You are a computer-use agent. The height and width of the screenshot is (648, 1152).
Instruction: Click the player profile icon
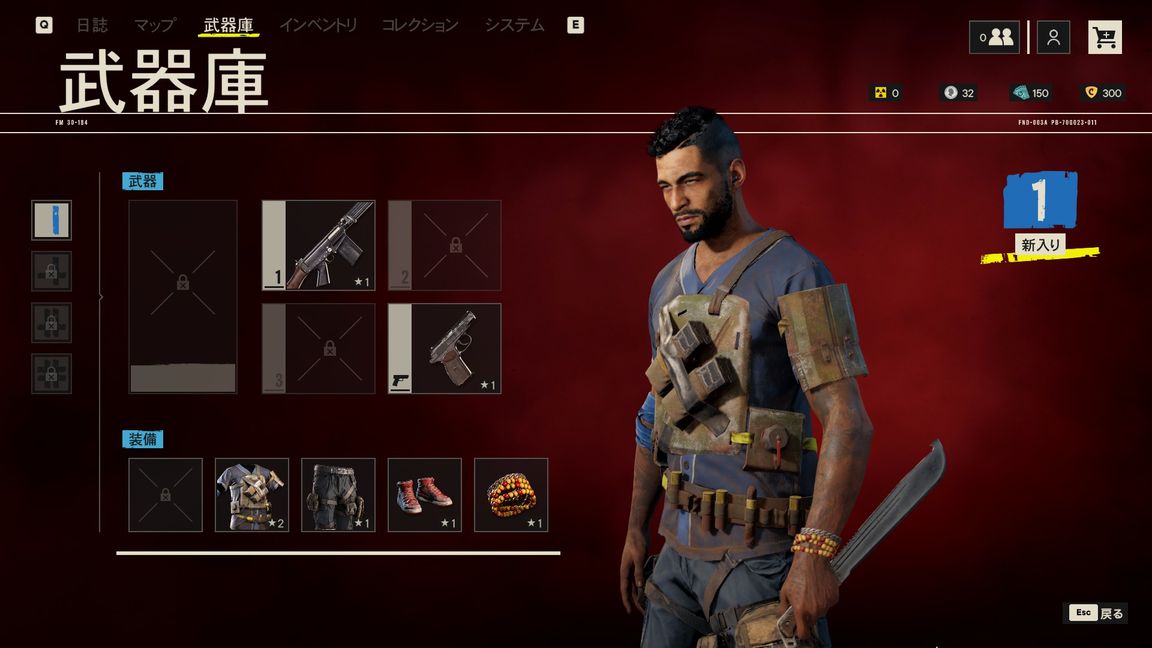pos(1053,38)
